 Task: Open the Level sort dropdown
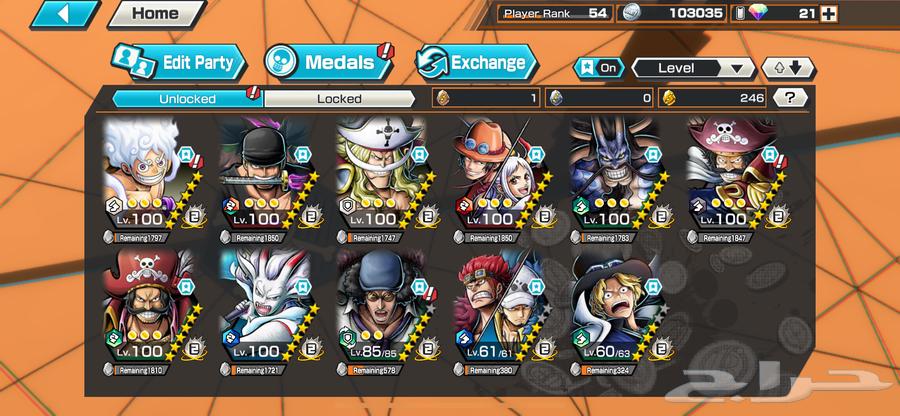(692, 68)
